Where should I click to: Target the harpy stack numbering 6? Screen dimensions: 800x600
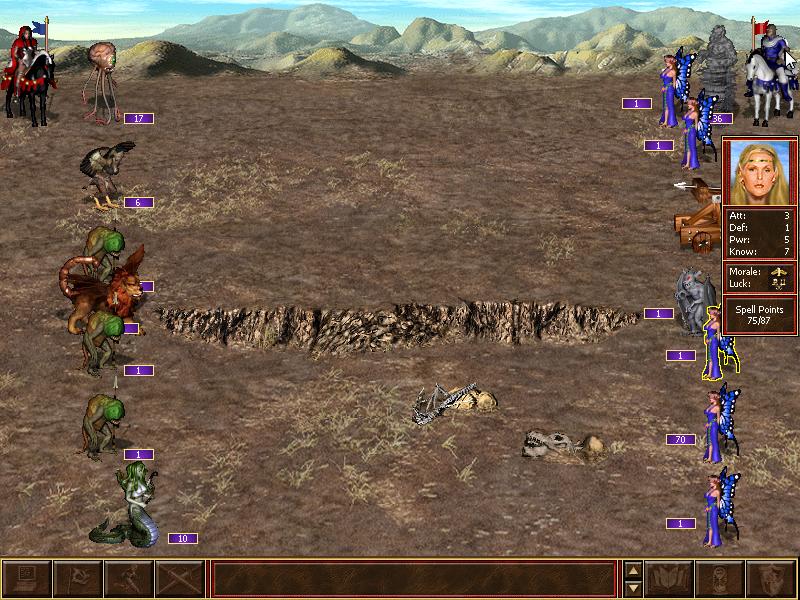pos(108,175)
